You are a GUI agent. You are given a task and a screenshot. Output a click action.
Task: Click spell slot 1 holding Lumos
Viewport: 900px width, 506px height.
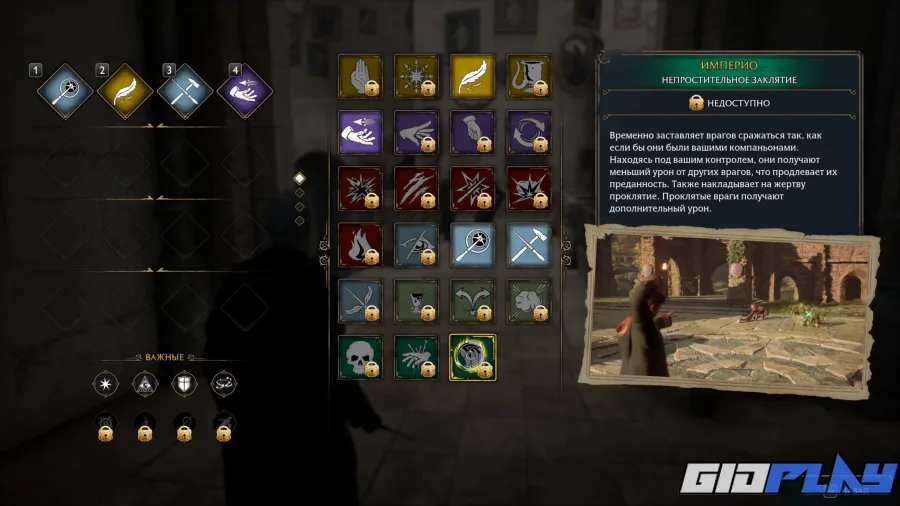point(65,92)
